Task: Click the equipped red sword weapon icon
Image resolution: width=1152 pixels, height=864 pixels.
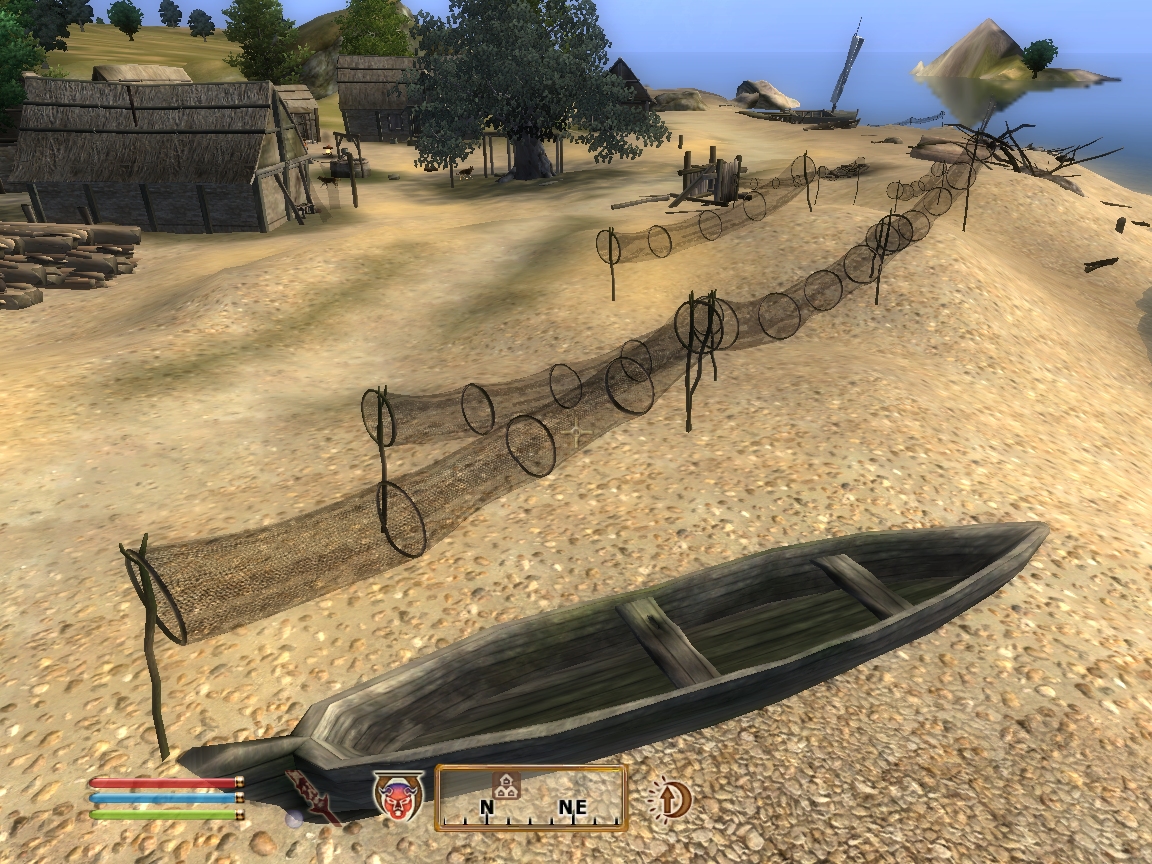Action: (312, 796)
